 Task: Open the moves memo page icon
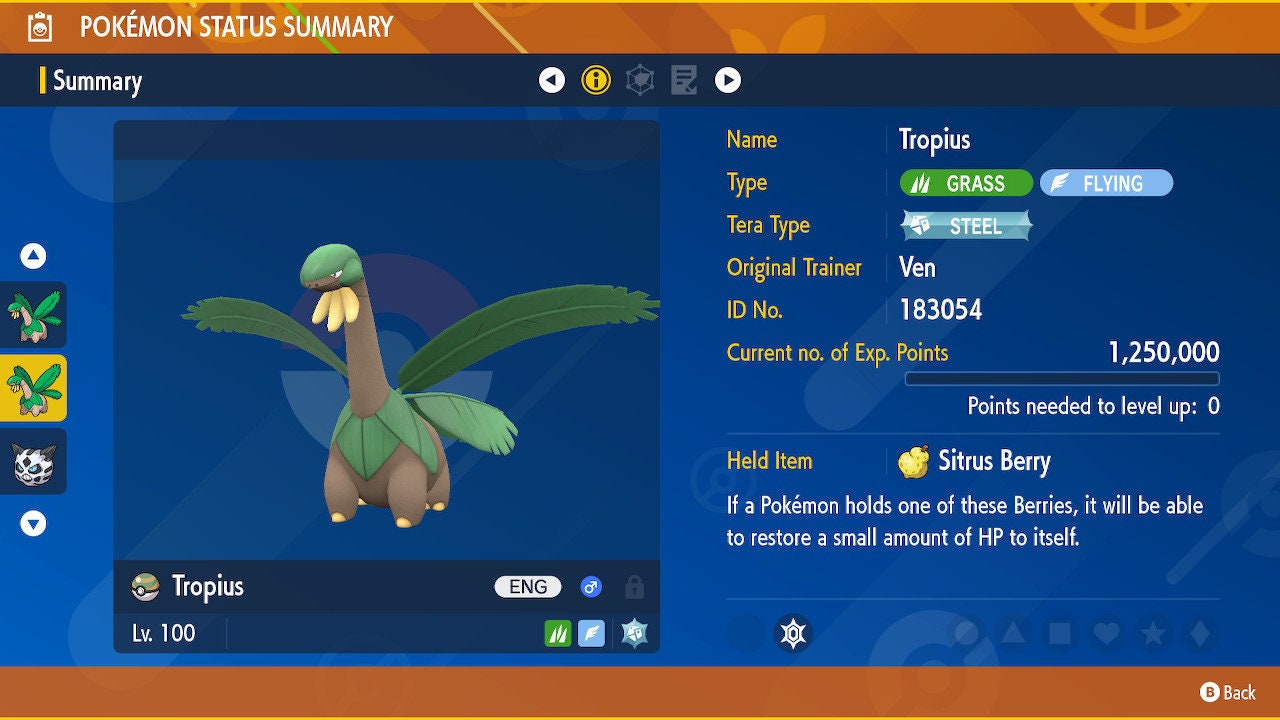point(683,80)
